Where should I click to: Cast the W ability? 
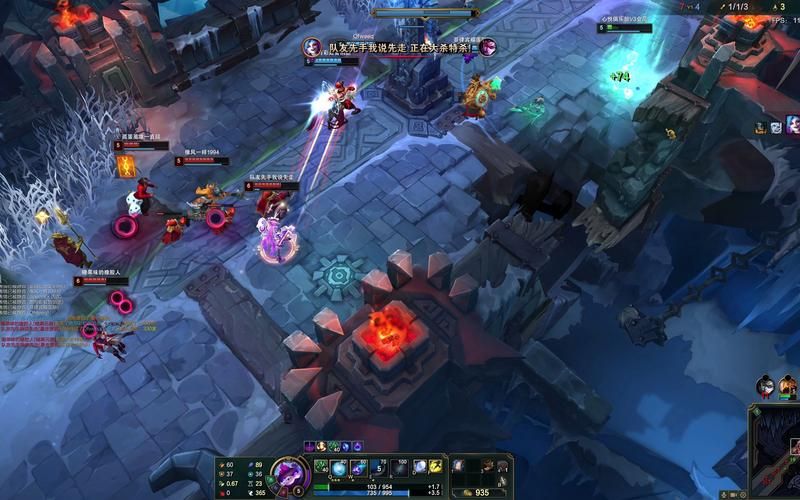(x=359, y=468)
